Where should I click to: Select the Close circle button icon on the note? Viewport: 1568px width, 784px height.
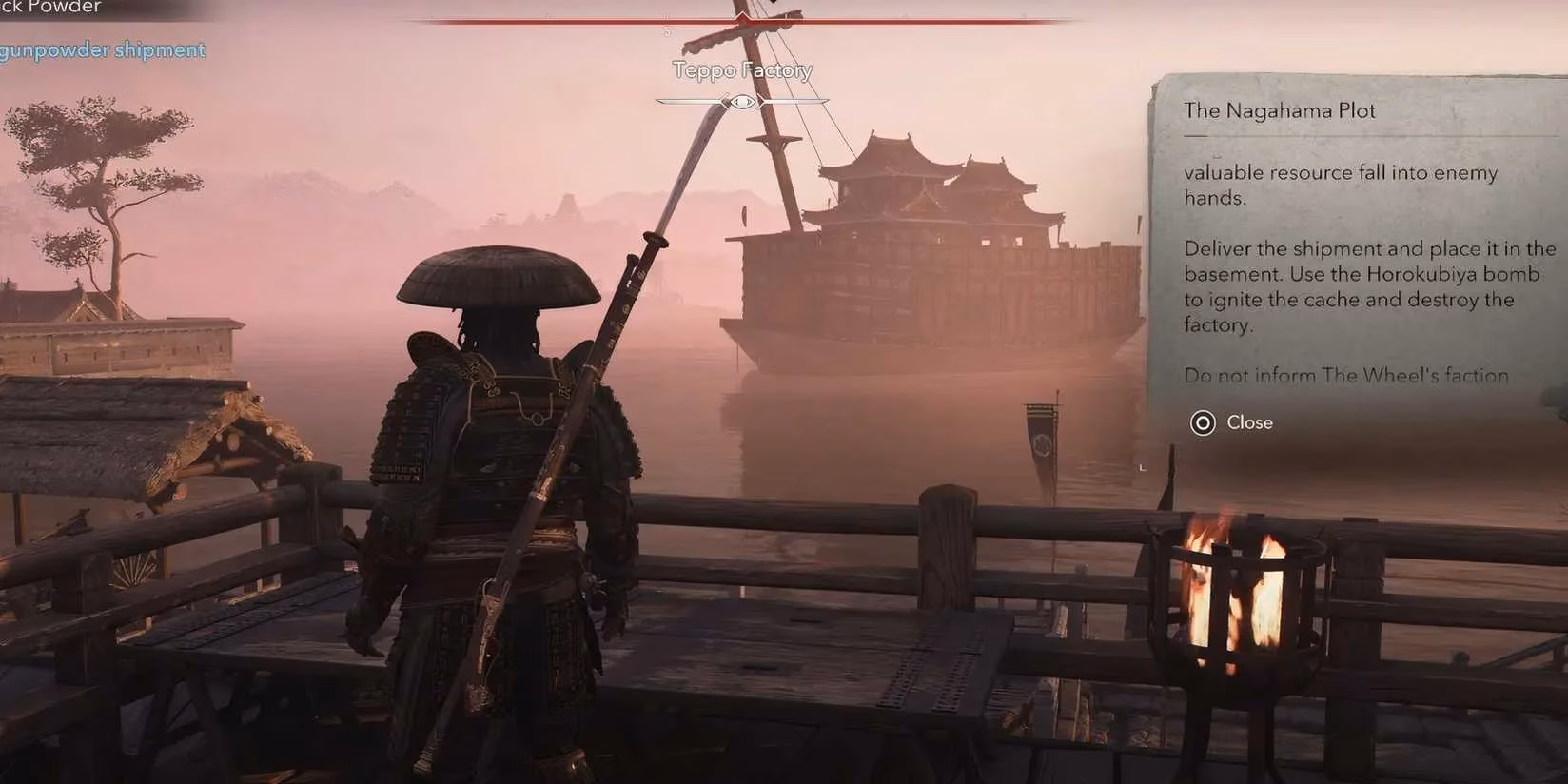click(x=1205, y=422)
